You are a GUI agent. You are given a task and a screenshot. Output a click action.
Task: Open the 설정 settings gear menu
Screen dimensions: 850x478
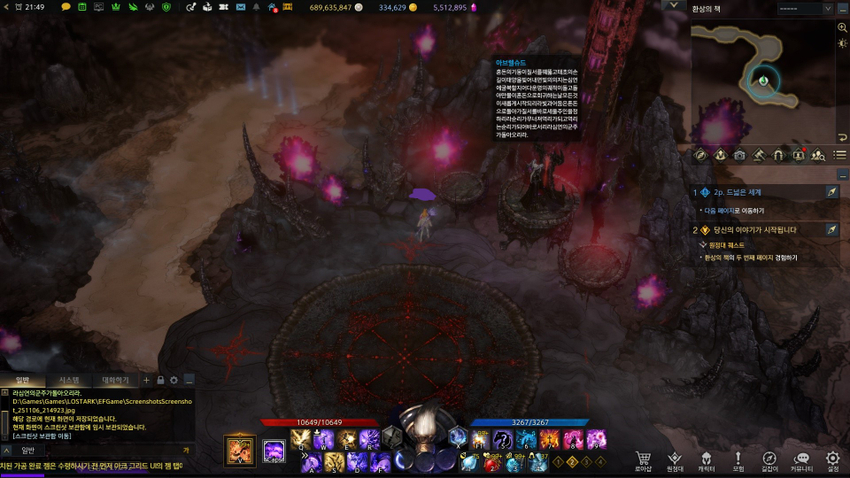[832, 460]
